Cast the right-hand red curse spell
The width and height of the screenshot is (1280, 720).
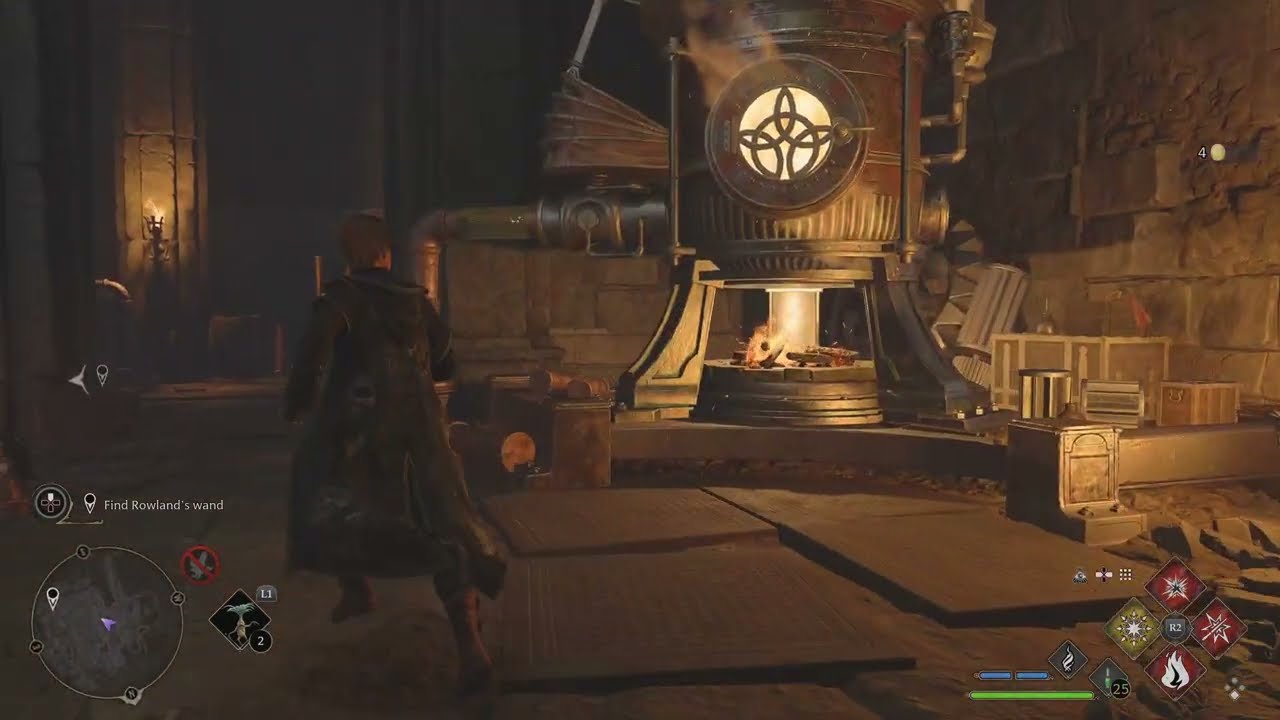1216,627
